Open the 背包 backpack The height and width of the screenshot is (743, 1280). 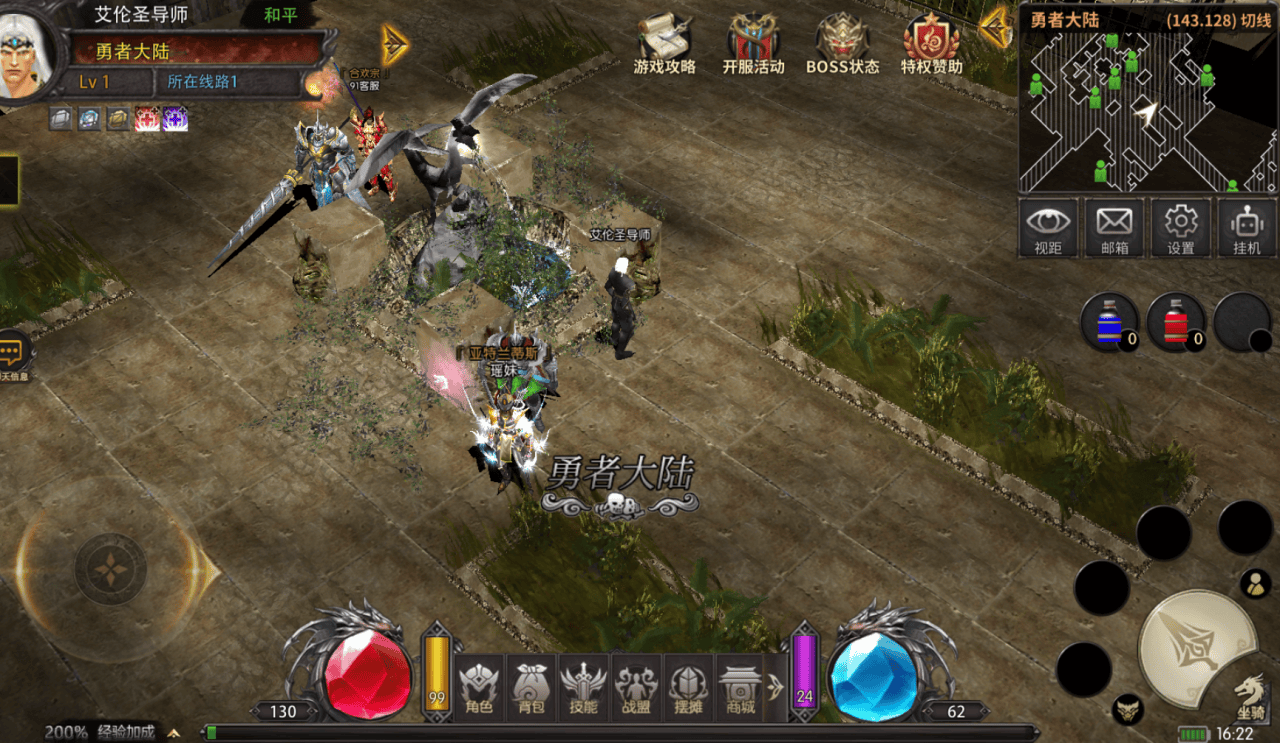(x=530, y=689)
